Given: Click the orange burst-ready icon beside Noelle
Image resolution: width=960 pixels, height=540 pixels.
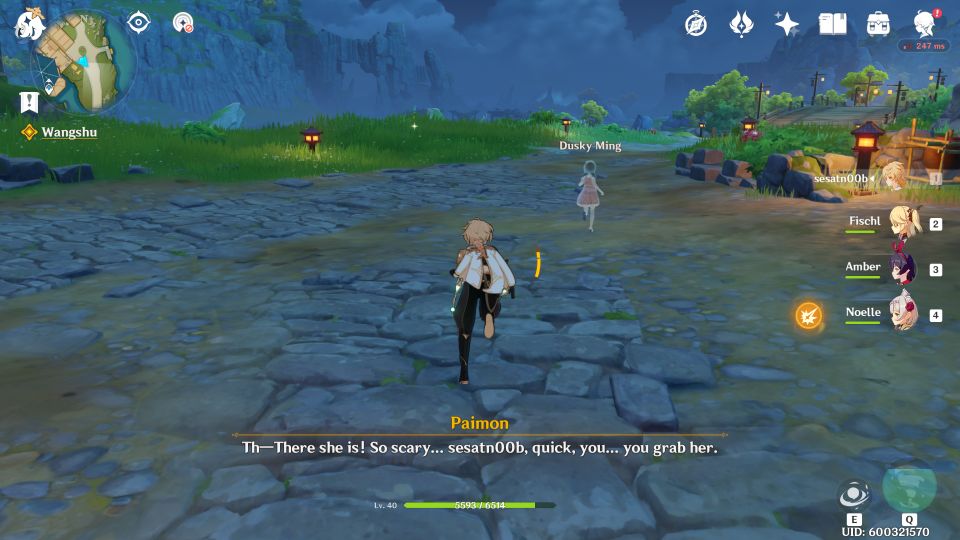Looking at the screenshot, I should (x=808, y=316).
